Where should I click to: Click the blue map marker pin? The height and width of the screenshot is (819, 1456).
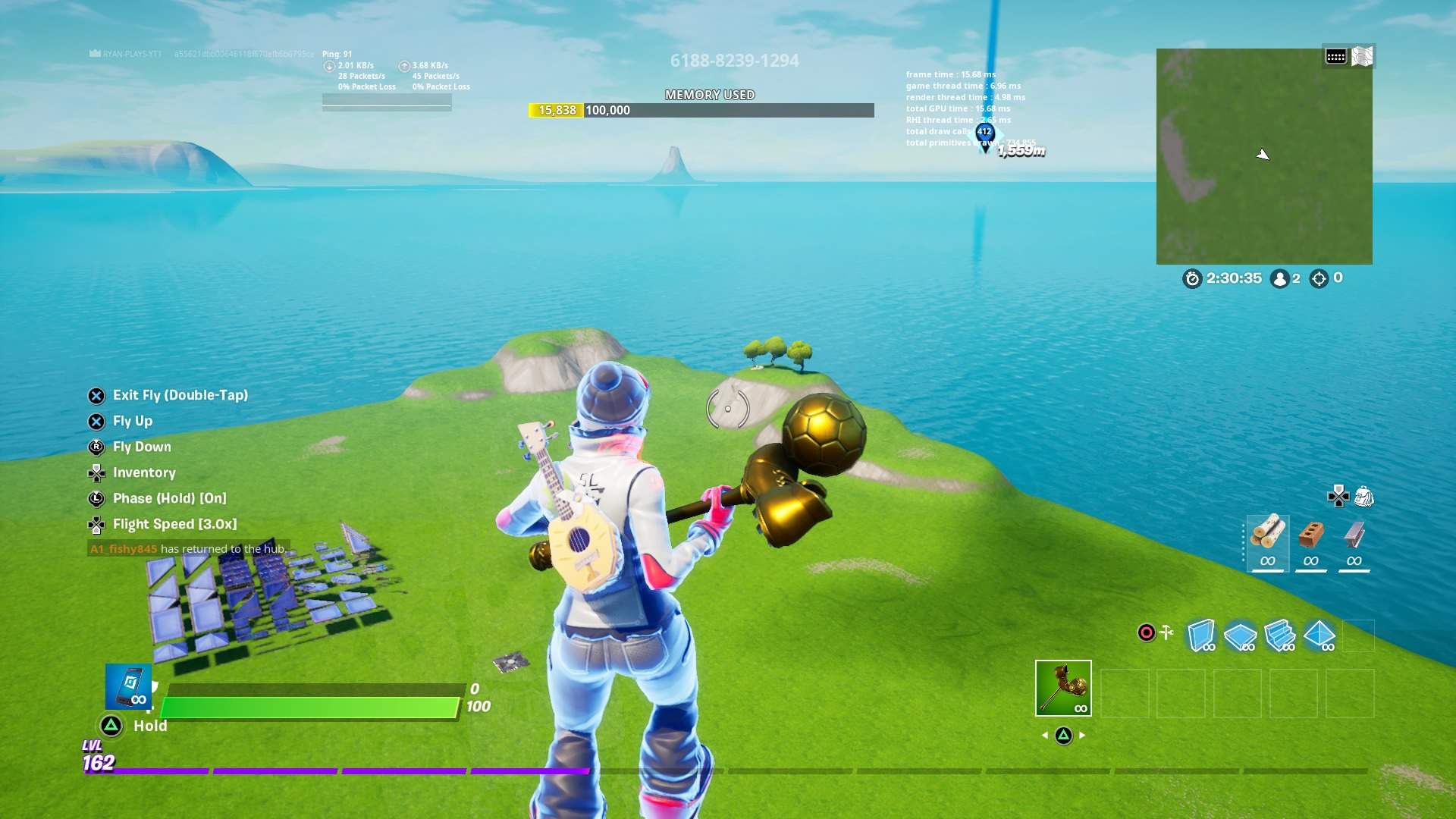click(x=984, y=135)
